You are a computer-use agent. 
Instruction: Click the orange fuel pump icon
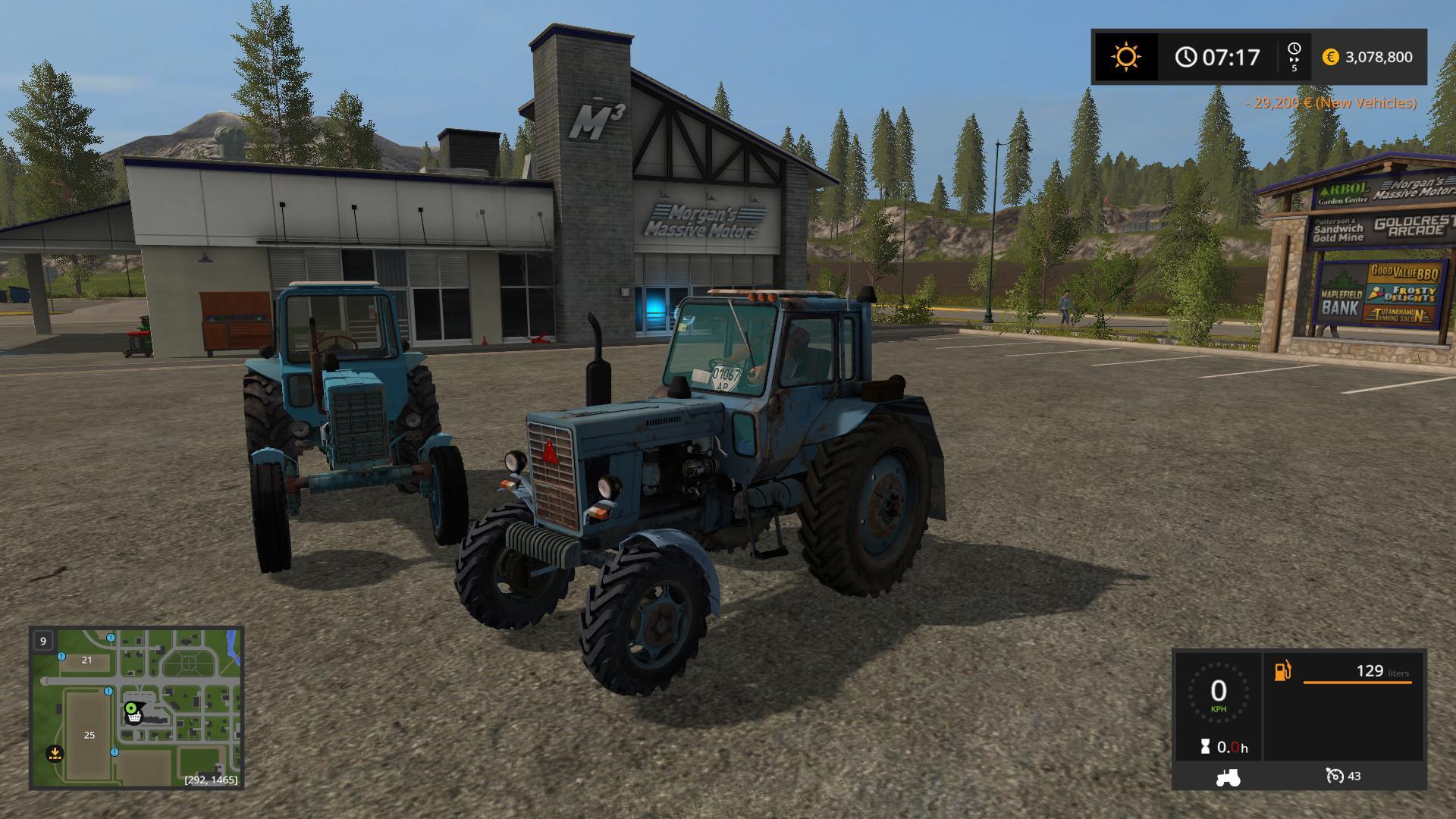click(1282, 672)
